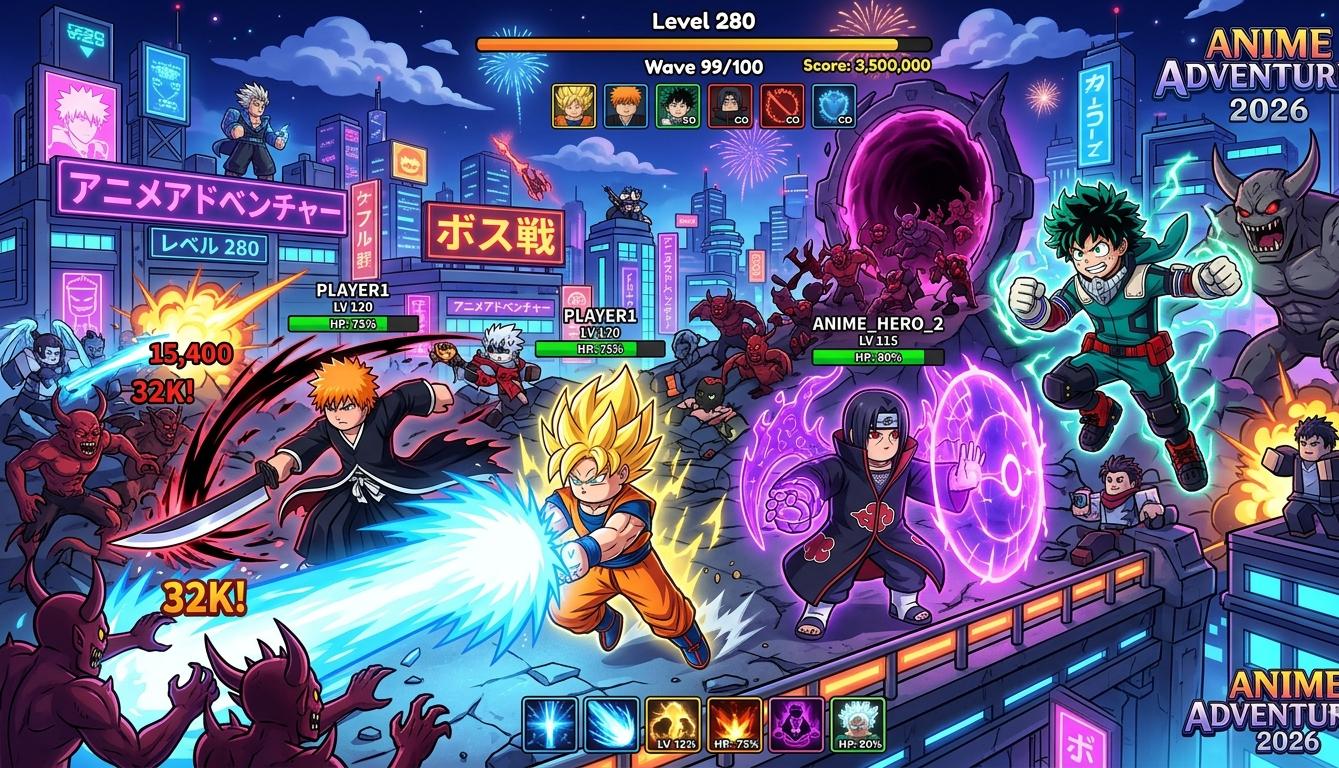
Task: Select the blond spiky-haired hero portrait
Action: (574, 105)
